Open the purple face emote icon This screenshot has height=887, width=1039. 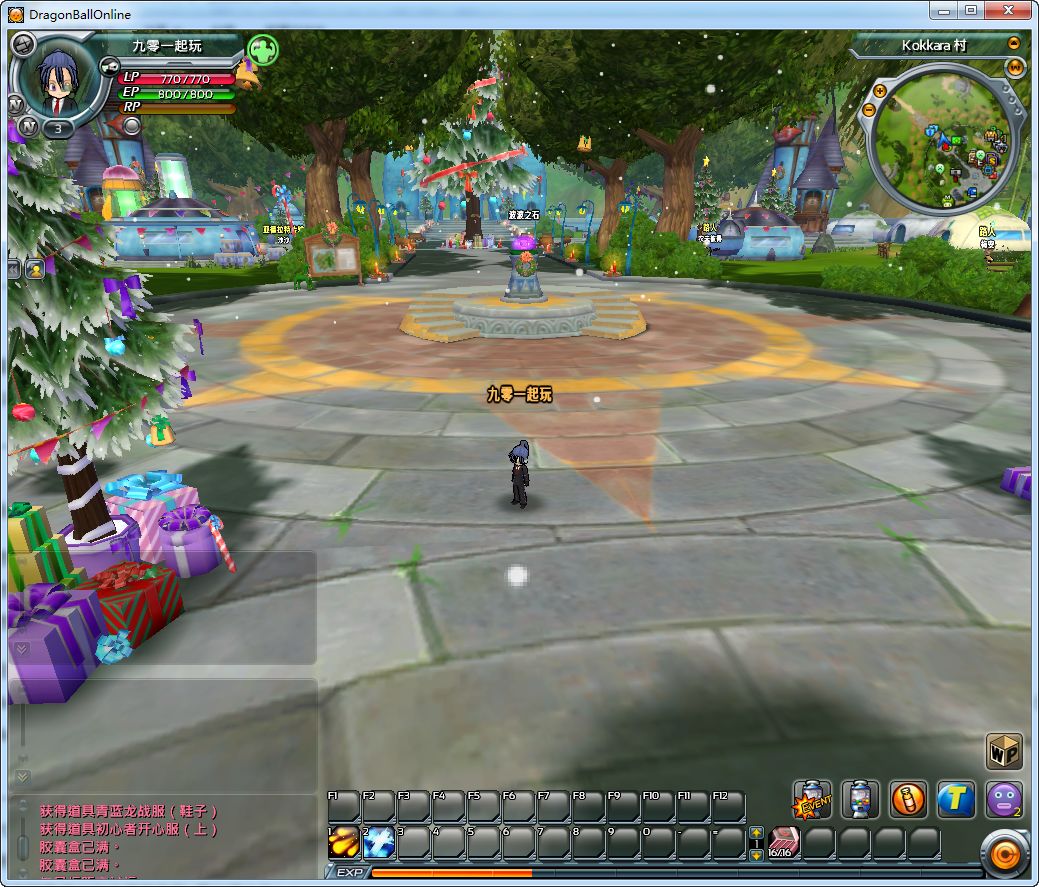tap(1003, 800)
